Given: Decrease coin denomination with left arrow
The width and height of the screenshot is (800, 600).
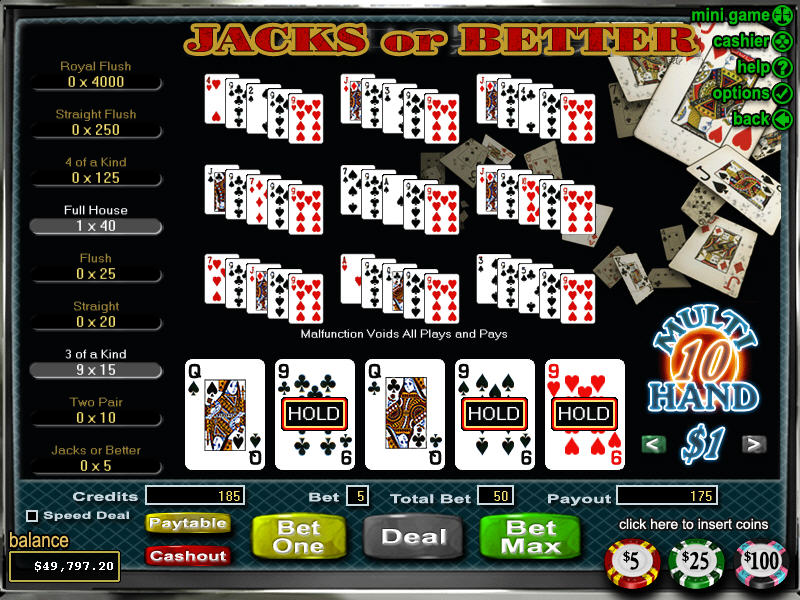Looking at the screenshot, I should coord(654,444).
